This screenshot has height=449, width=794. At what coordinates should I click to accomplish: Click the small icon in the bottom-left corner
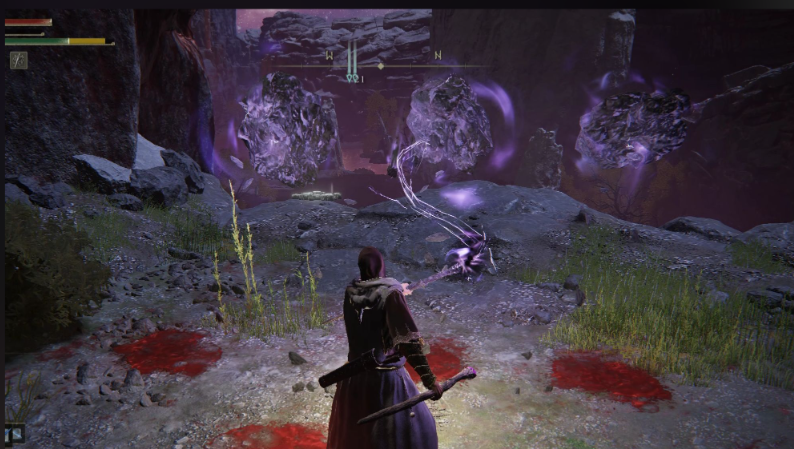[x=15, y=433]
